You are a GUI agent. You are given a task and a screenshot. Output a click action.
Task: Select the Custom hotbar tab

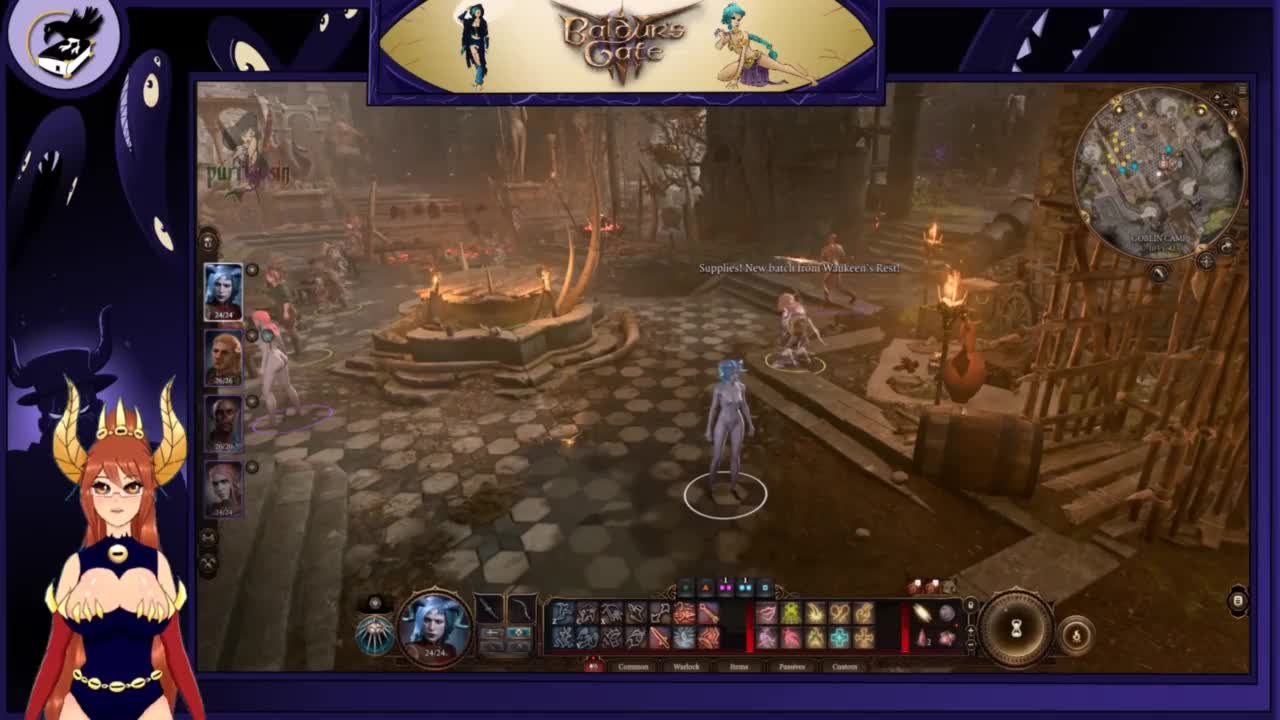tap(845, 667)
